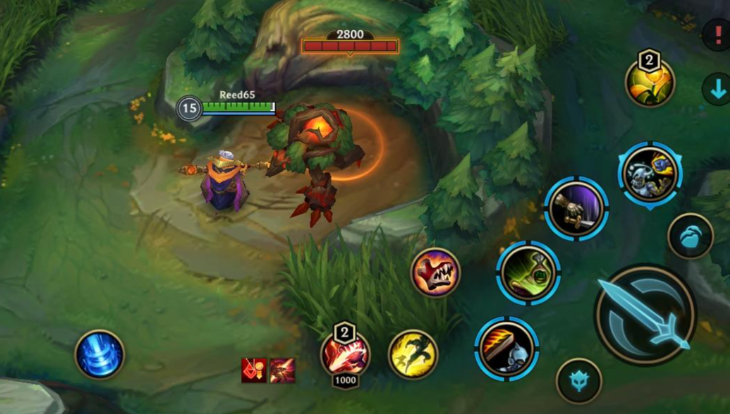730x414 pixels.
Task: Activate the armored skull knight ultimate ability
Action: click(x=648, y=174)
